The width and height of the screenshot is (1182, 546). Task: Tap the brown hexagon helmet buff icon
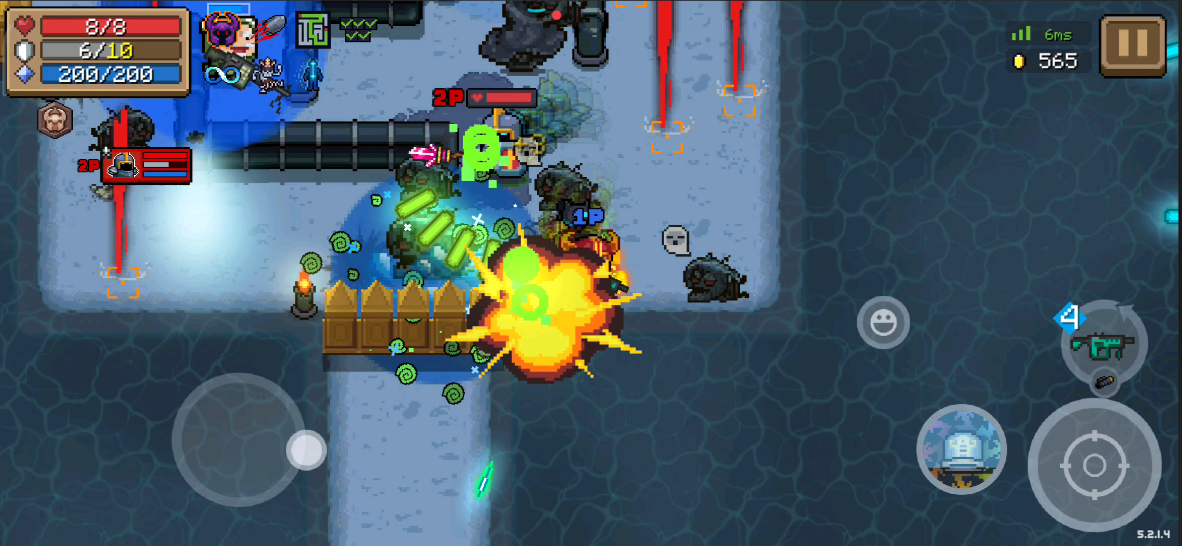tap(54, 119)
